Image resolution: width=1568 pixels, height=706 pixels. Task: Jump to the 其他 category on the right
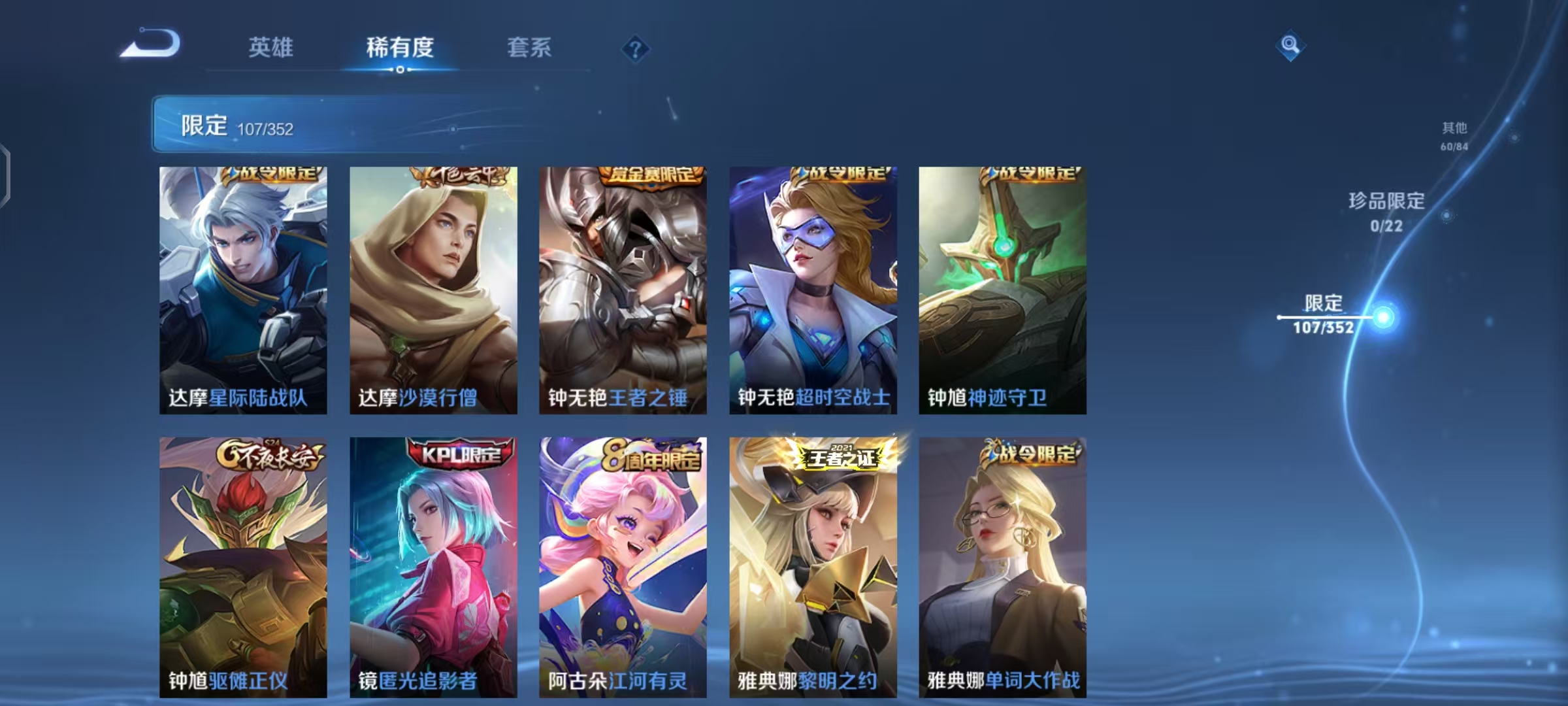(1454, 136)
